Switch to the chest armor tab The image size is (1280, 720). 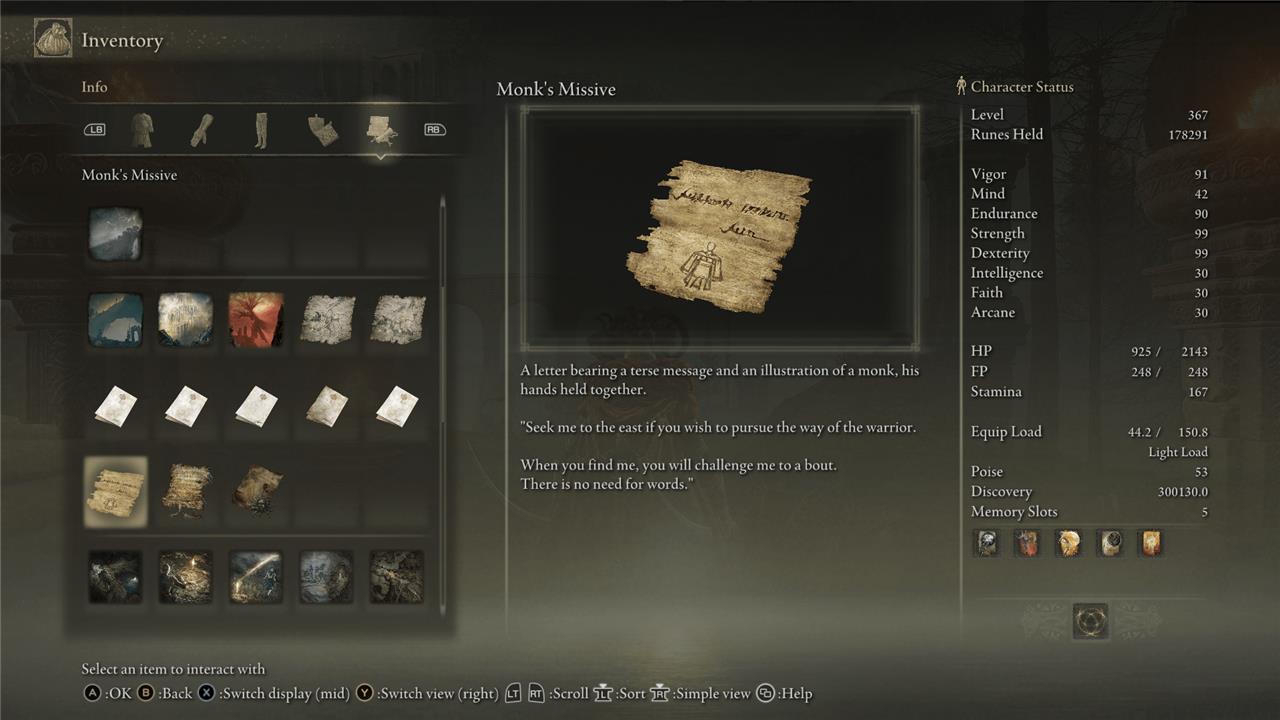(142, 130)
